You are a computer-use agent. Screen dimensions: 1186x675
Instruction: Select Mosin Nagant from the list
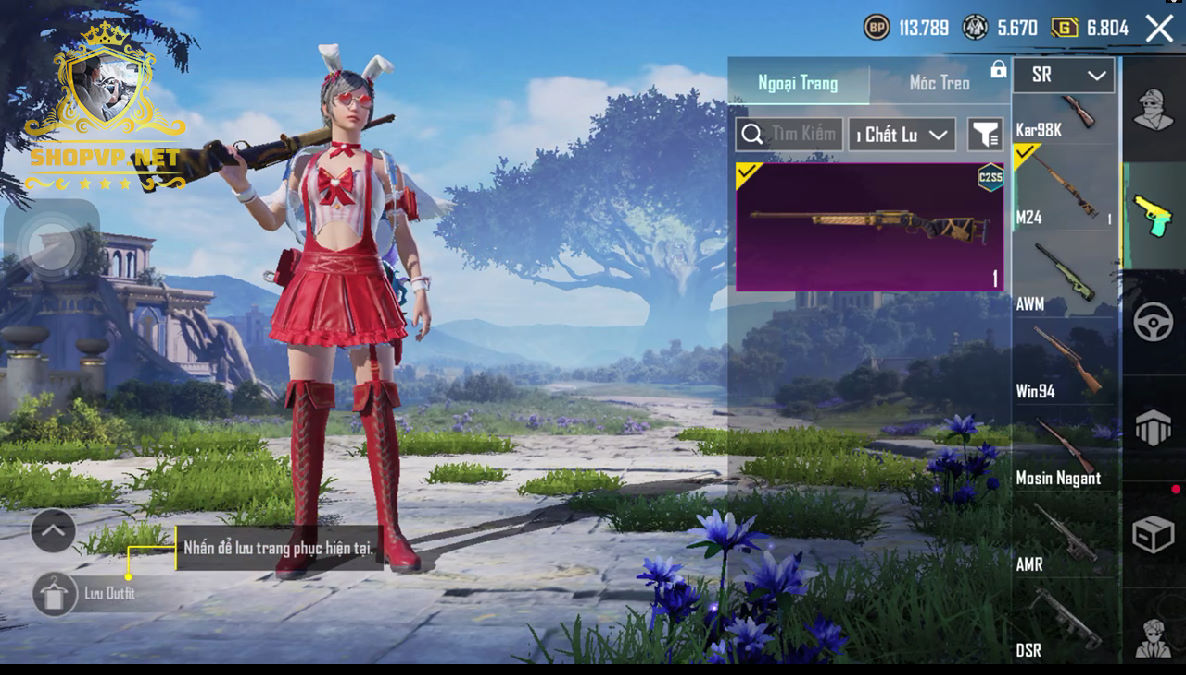point(1064,449)
